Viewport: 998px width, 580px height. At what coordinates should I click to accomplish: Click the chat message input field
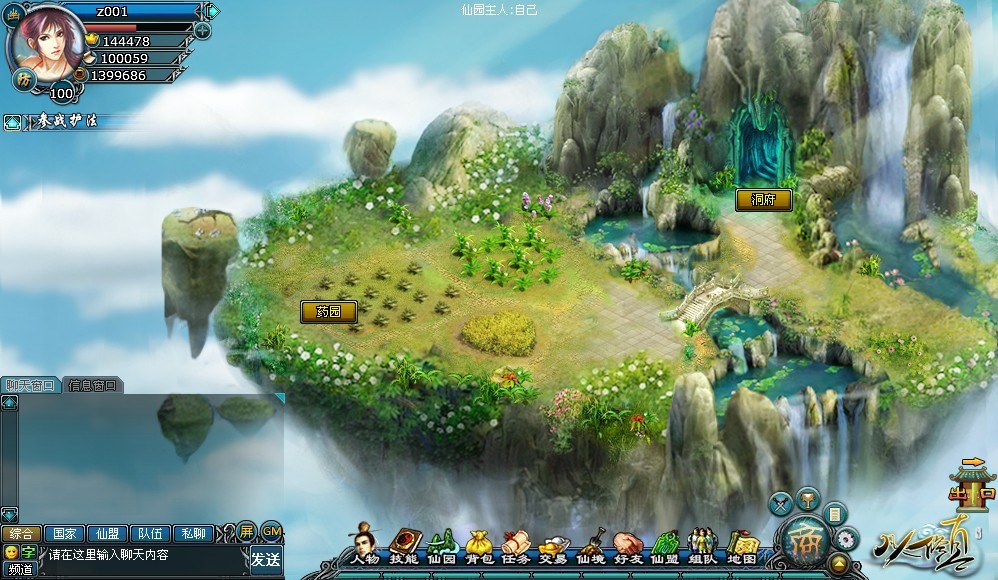pos(140,555)
